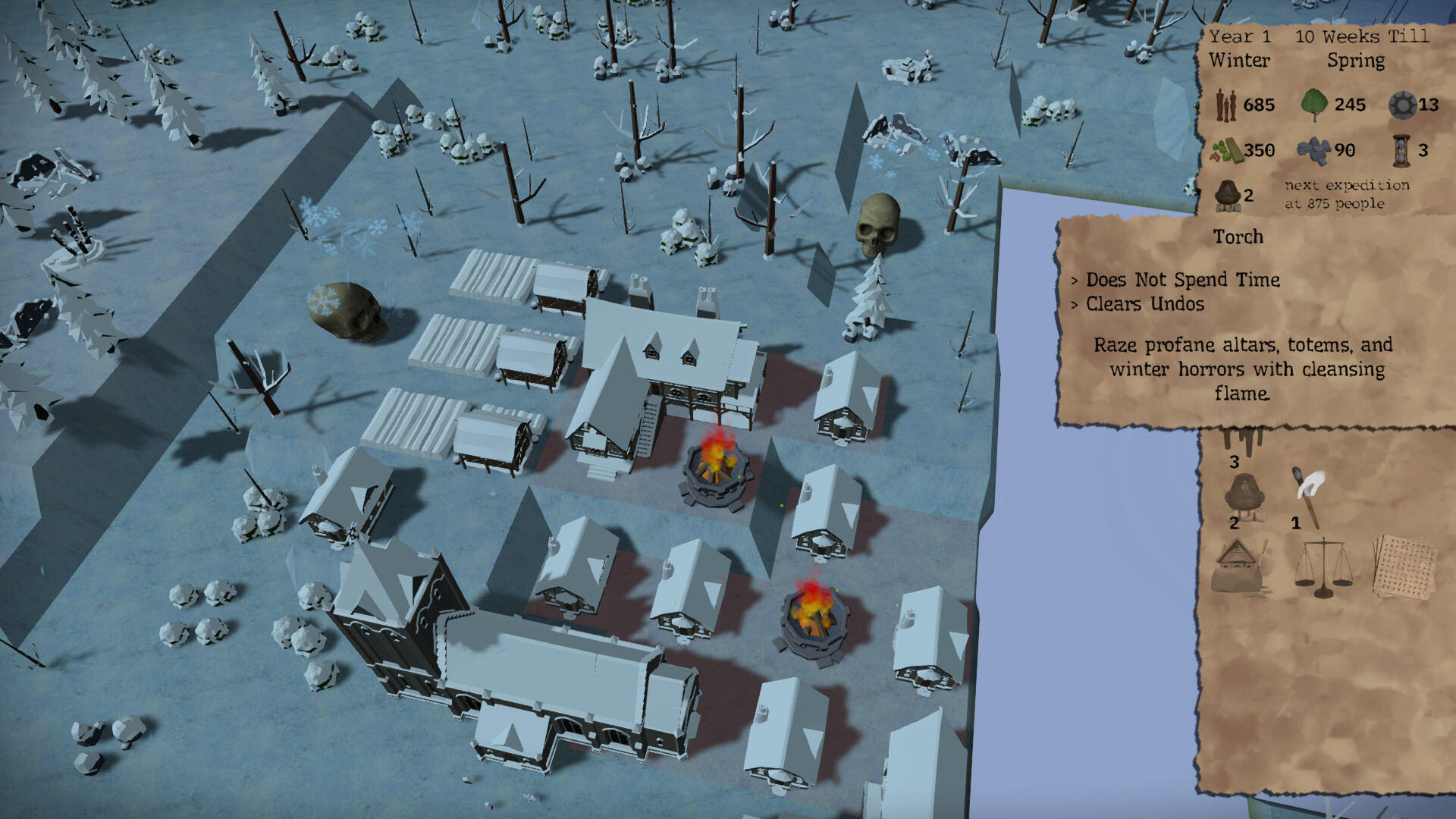Click the population figures icon showing 685

point(1225,105)
